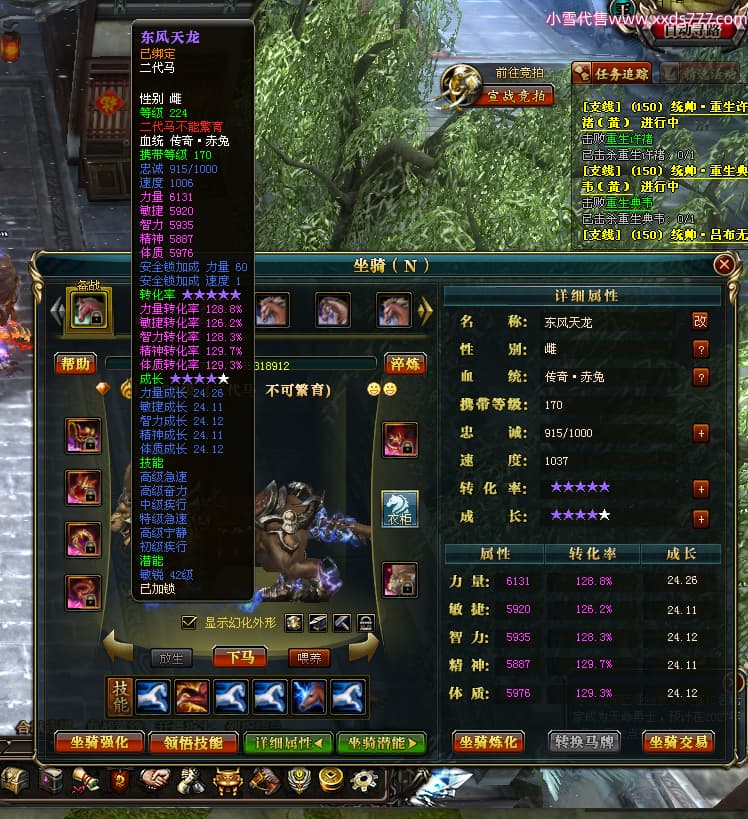Image resolution: width=748 pixels, height=819 pixels.
Task: Activate the 自动寻路 auto-pathfinding button
Action: pos(706,30)
